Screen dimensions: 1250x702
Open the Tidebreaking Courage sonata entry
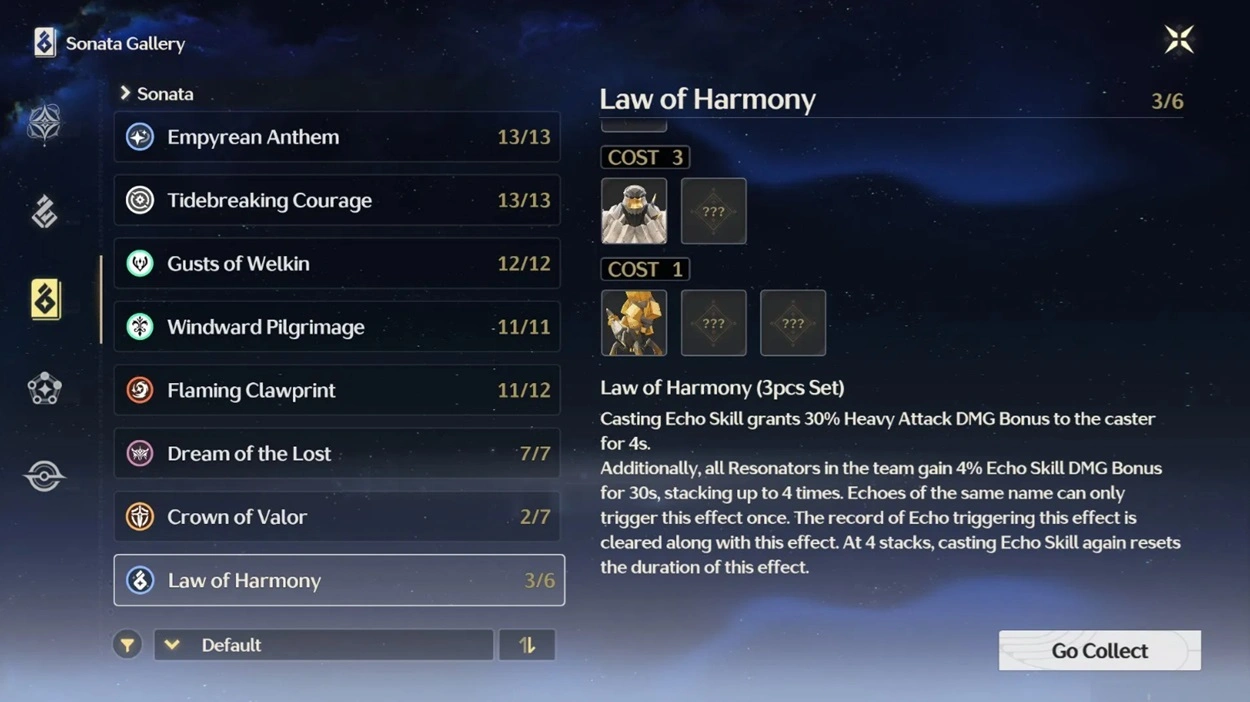[x=337, y=200]
